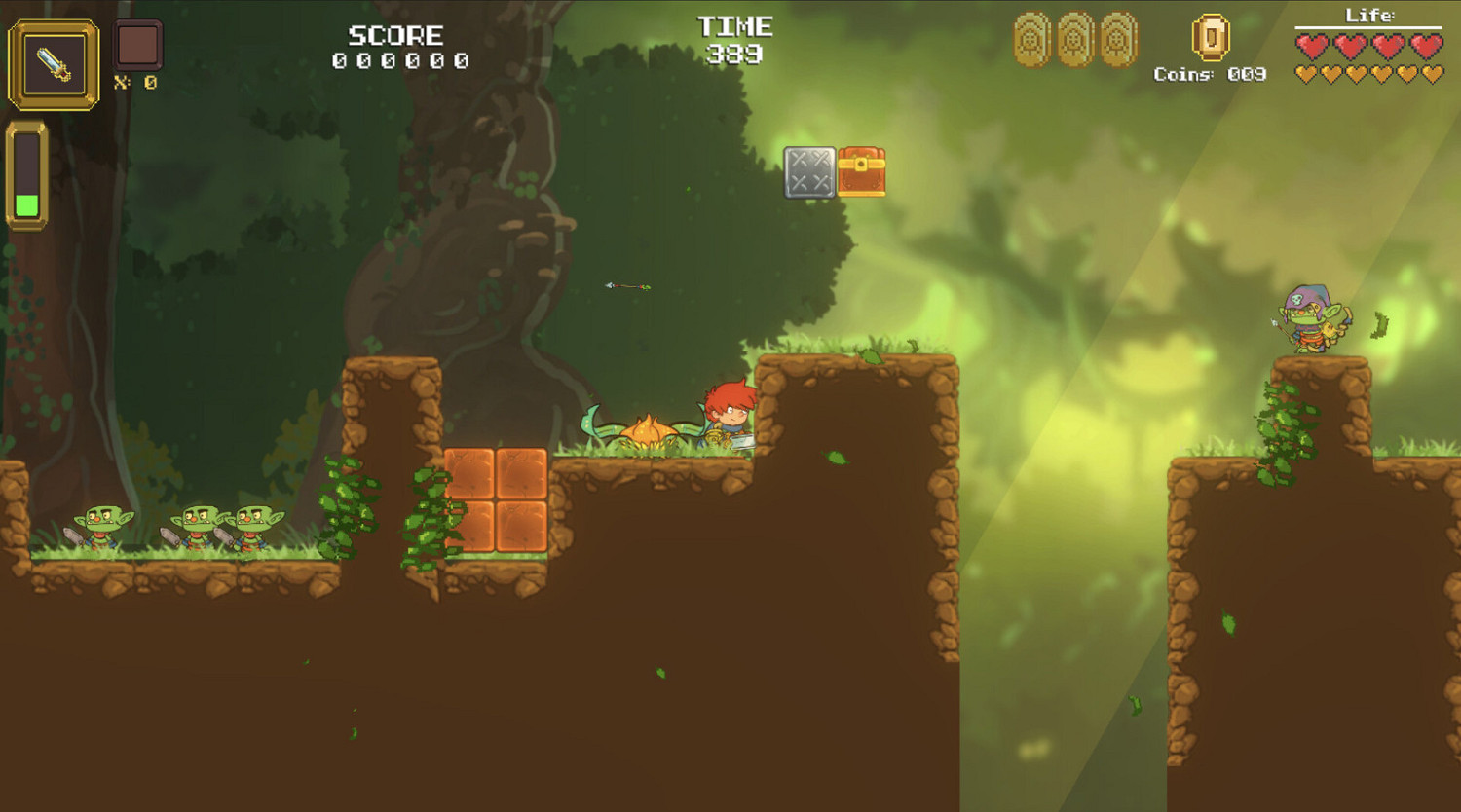Click the coin icon beside the coin counter

pyautogui.click(x=1210, y=41)
